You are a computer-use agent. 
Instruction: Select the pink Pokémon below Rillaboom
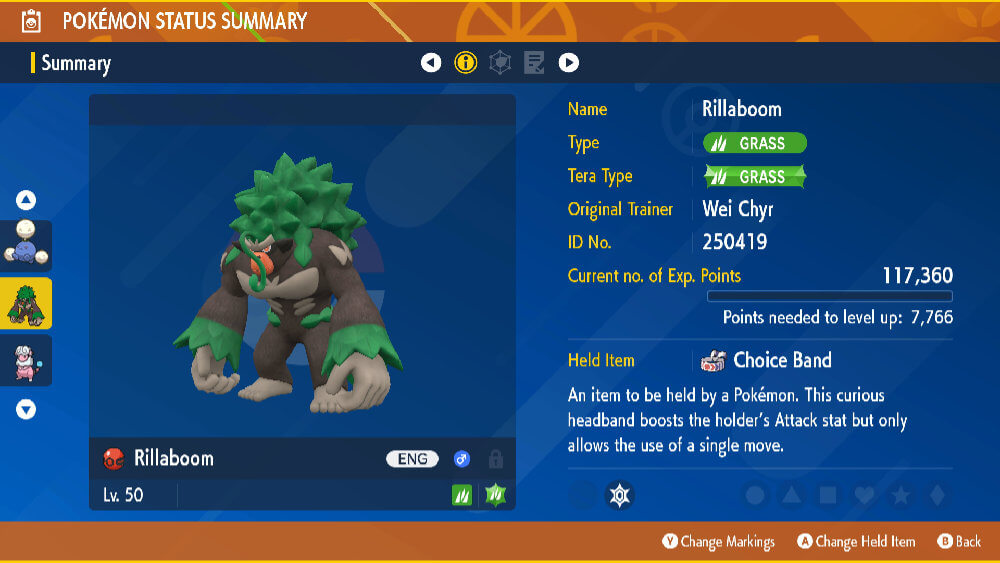tap(26, 360)
